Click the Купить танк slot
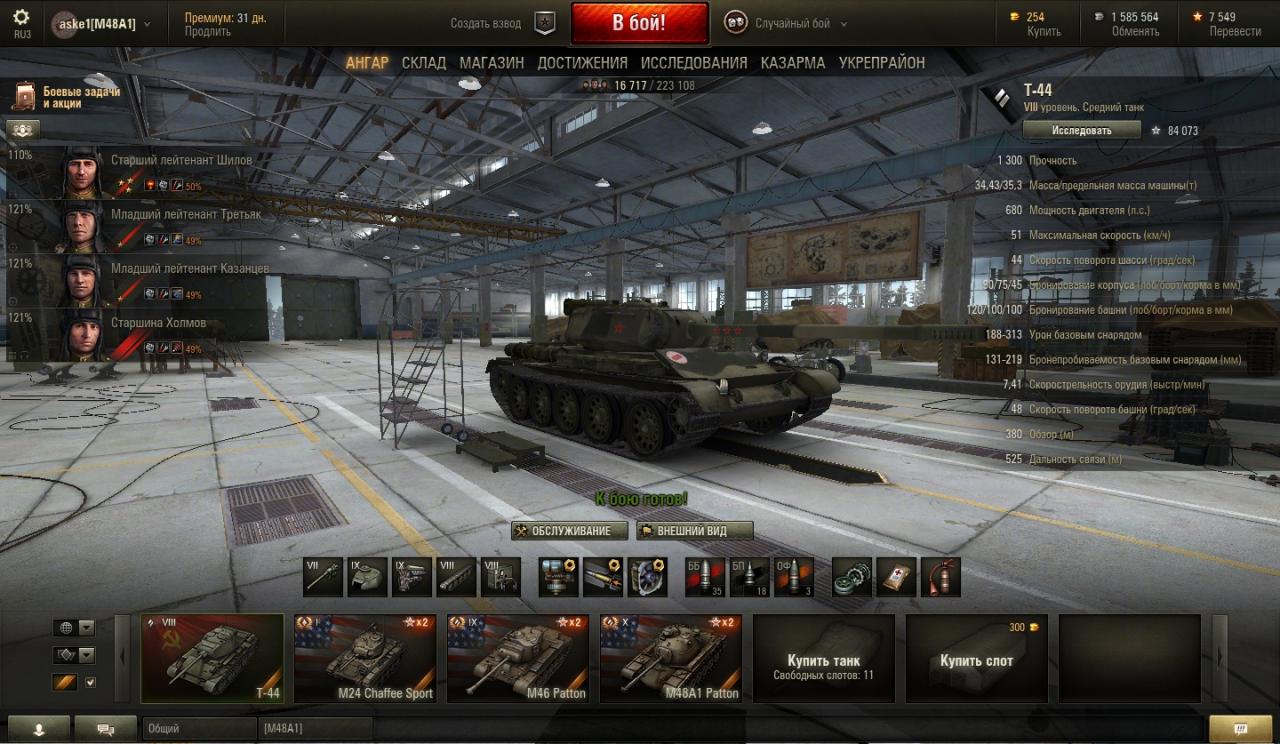The width and height of the screenshot is (1280, 744). [x=823, y=658]
